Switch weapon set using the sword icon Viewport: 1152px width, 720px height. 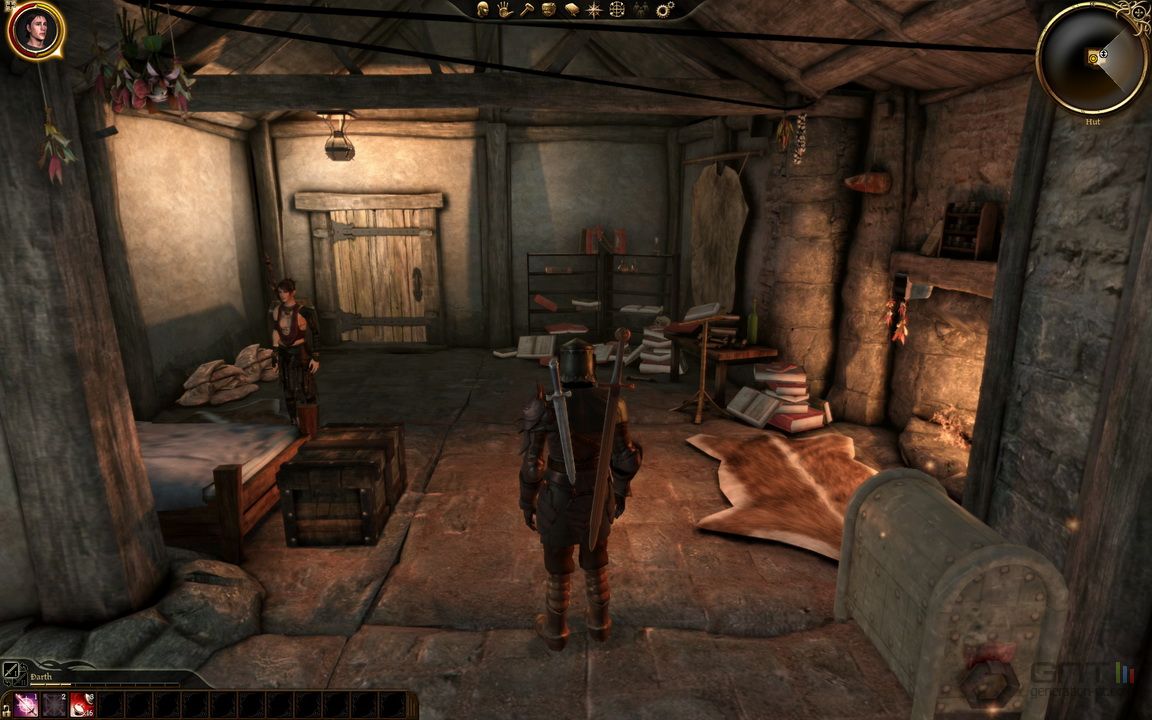(10, 670)
